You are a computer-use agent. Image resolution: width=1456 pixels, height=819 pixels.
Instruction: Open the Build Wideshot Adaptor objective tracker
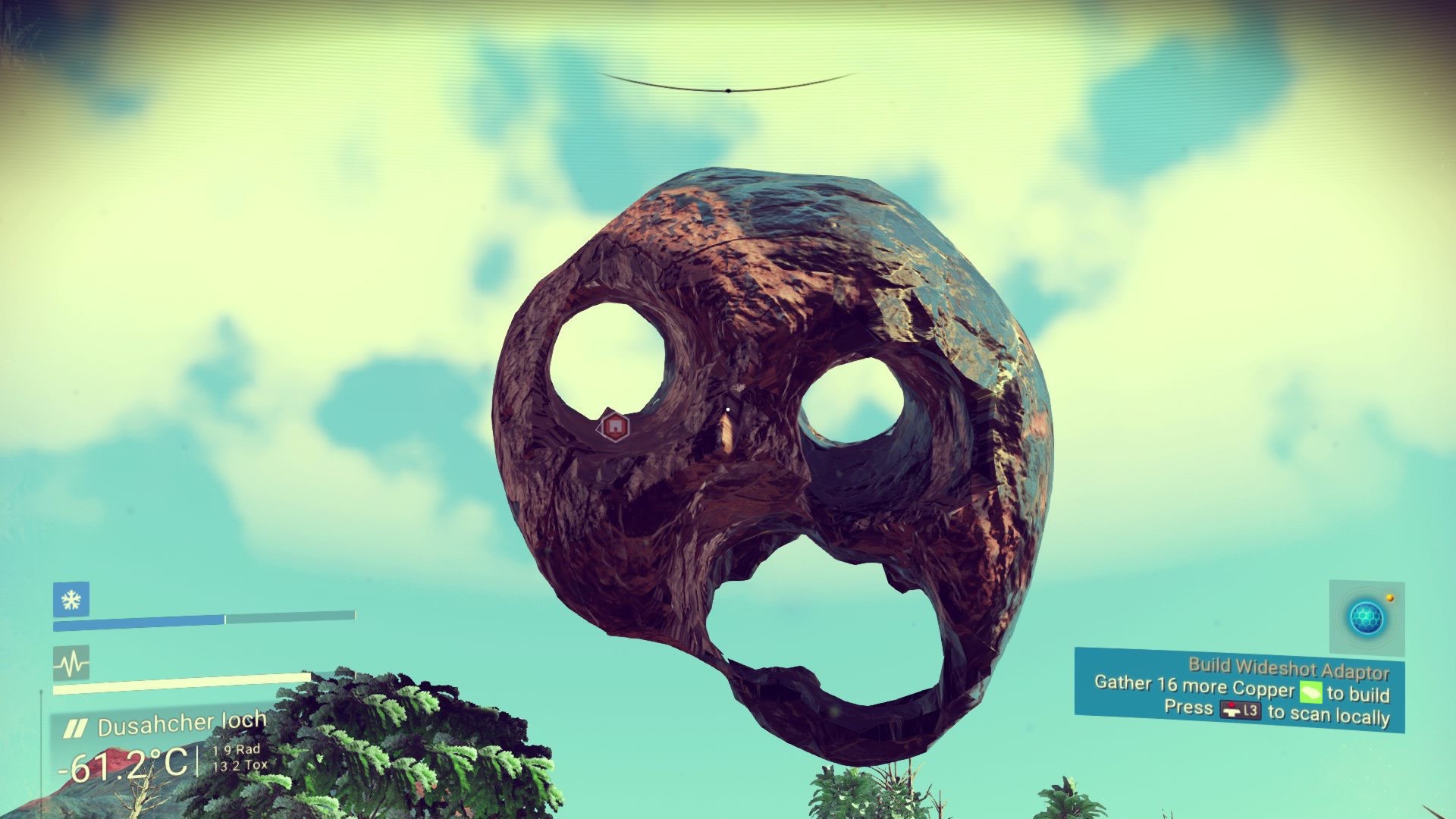(x=1239, y=689)
